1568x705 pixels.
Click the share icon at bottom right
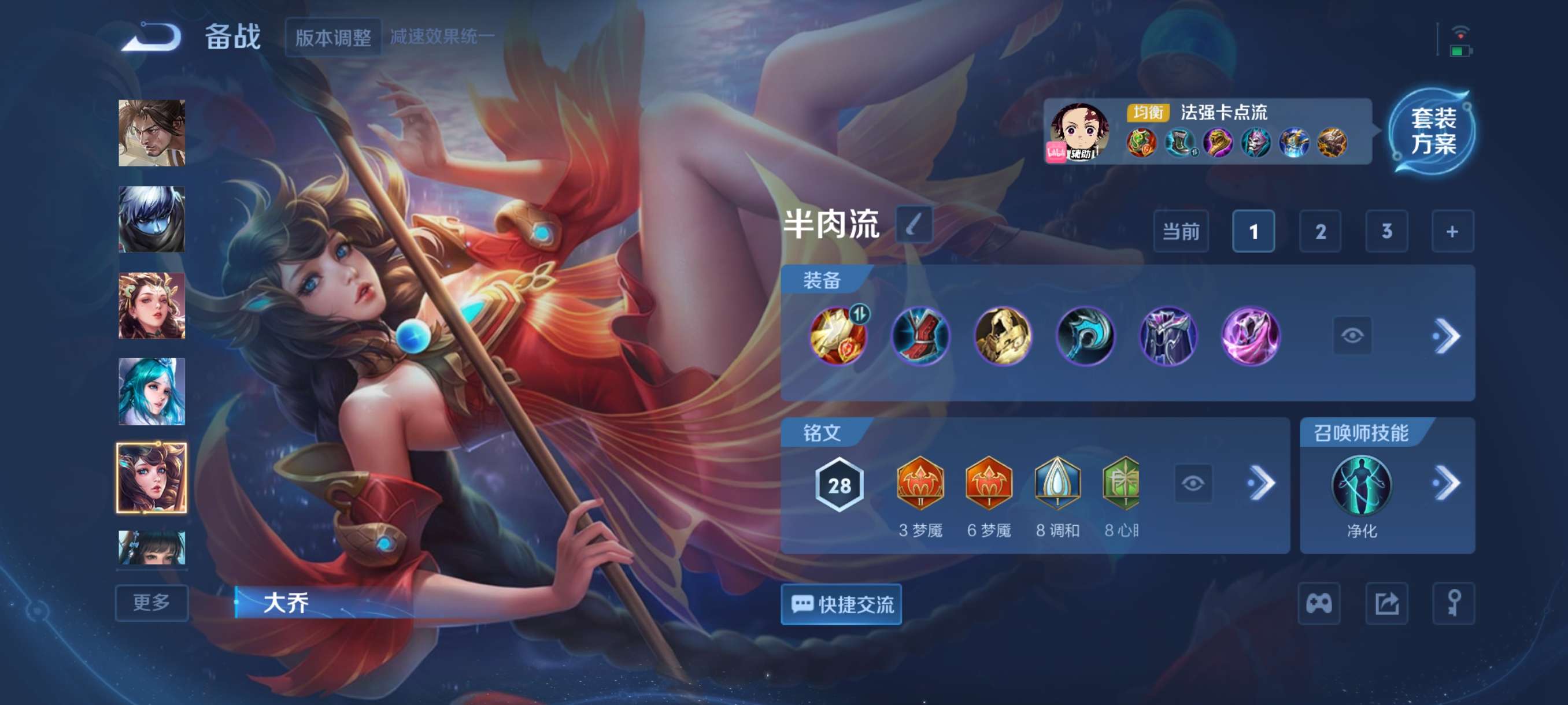pyautogui.click(x=1388, y=603)
